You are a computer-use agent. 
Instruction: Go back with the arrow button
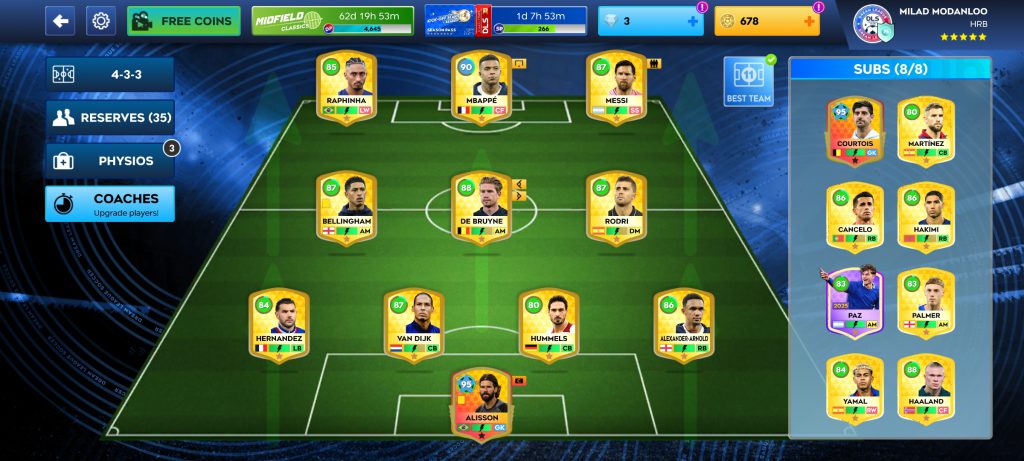pyautogui.click(x=60, y=20)
